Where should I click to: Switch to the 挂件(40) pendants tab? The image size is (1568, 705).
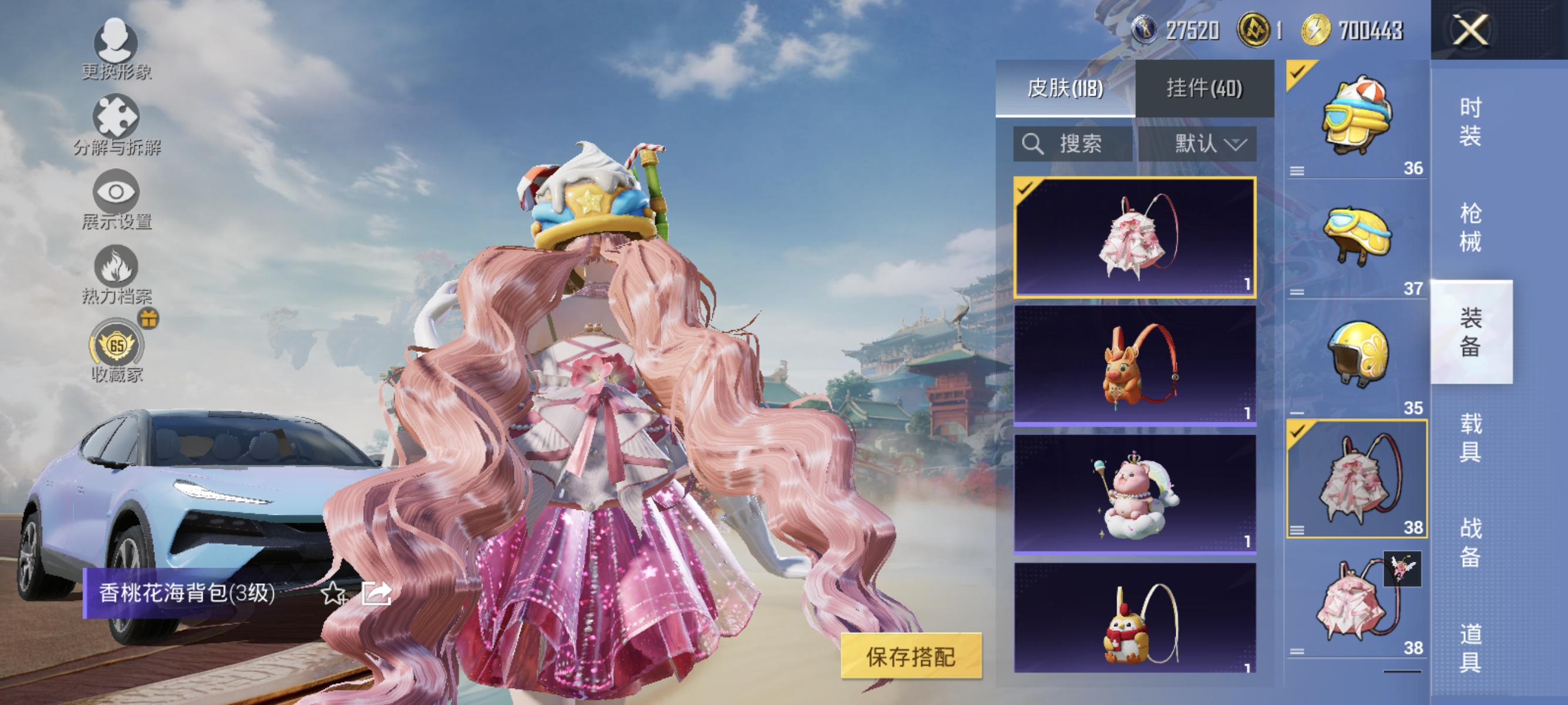(1202, 87)
